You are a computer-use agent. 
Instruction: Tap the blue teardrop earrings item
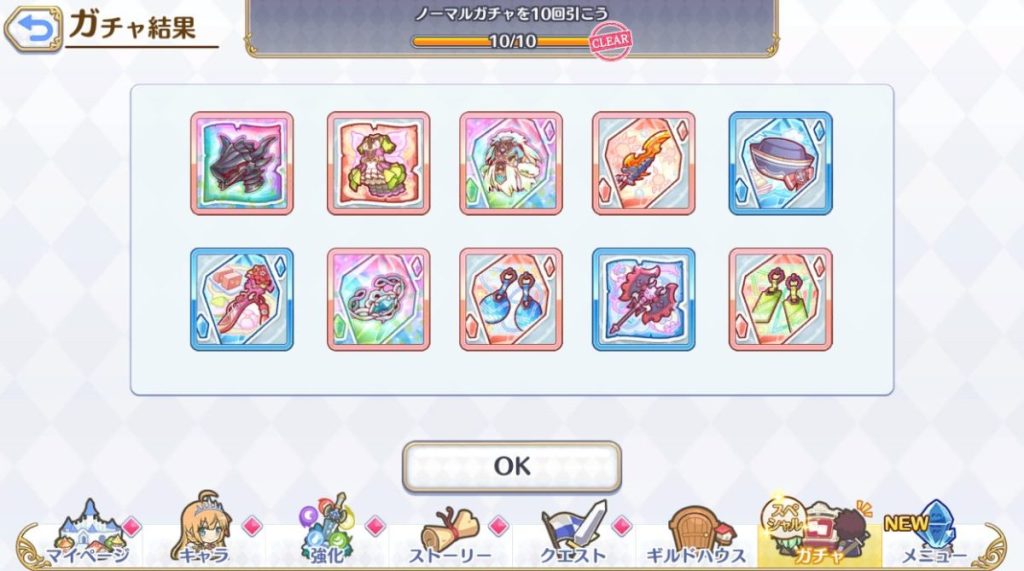click(x=511, y=299)
